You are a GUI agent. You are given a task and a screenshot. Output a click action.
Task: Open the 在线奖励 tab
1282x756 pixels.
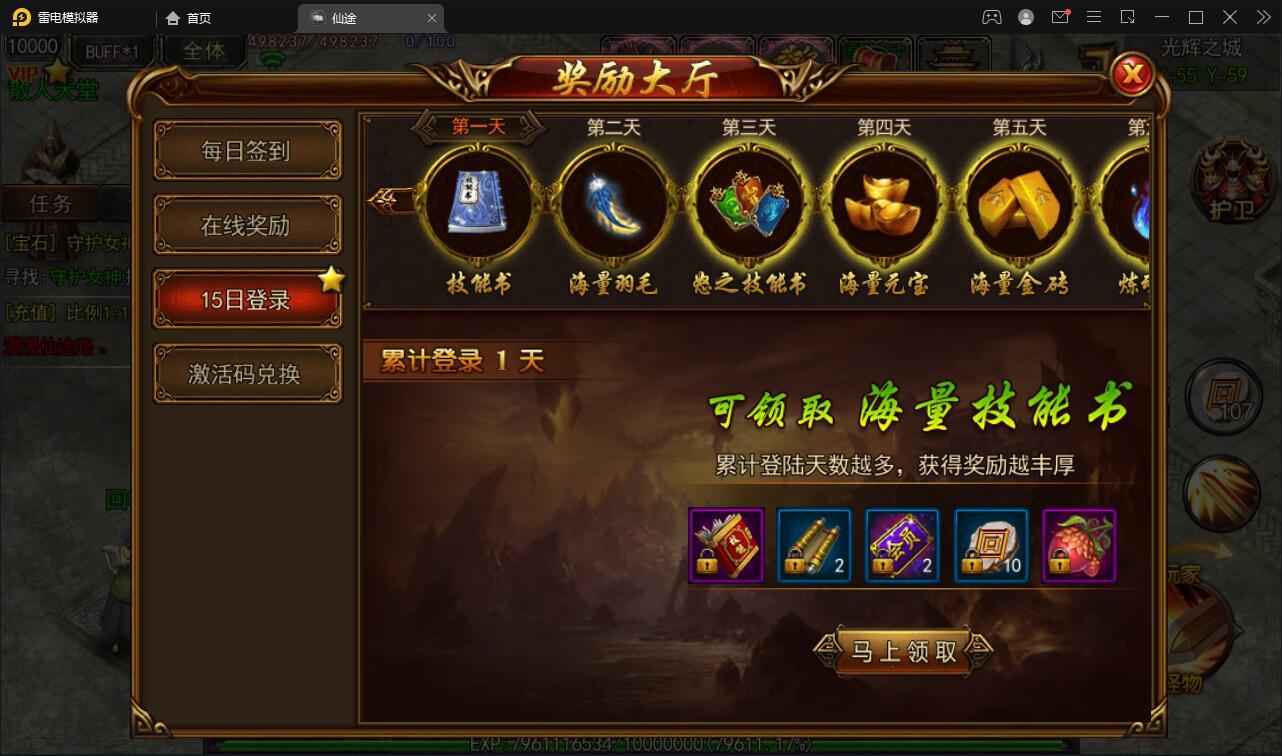[x=246, y=225]
